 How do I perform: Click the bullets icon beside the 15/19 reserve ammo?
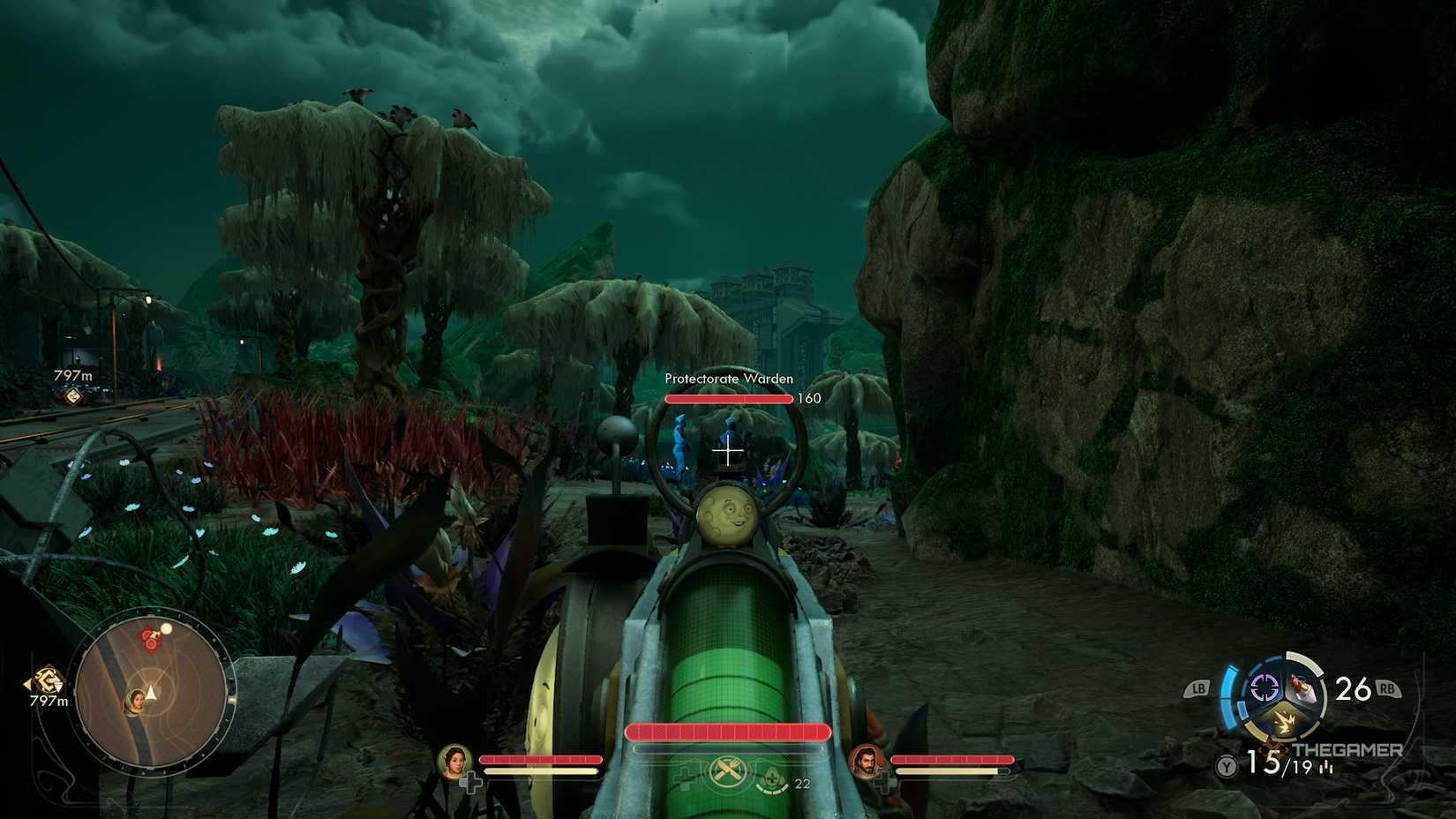(1326, 766)
